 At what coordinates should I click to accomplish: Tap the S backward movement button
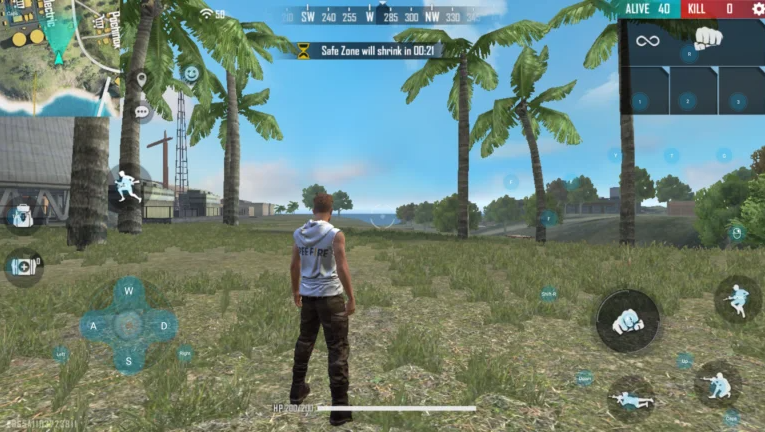point(128,359)
